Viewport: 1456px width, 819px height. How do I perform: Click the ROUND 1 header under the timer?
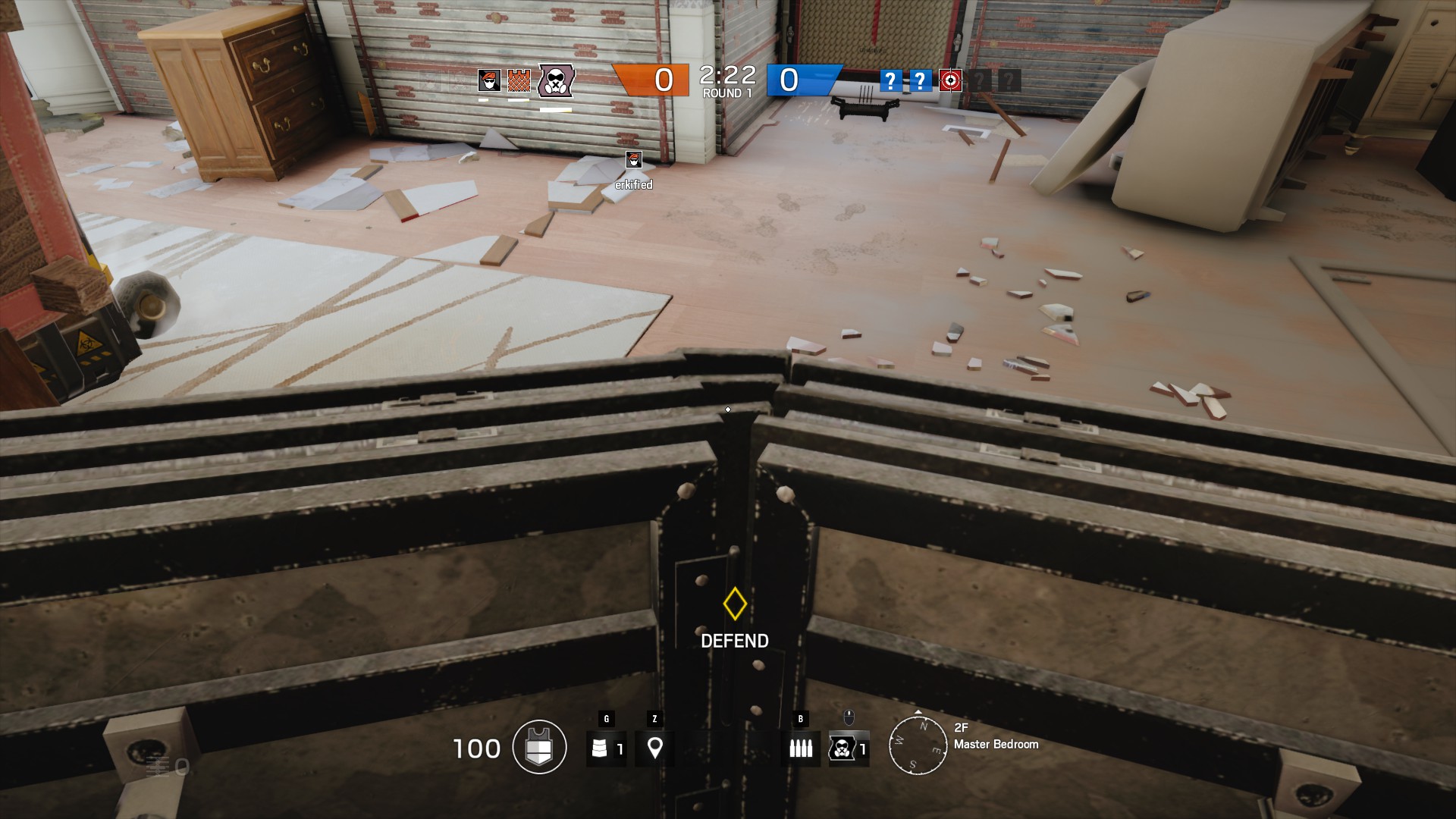(728, 93)
